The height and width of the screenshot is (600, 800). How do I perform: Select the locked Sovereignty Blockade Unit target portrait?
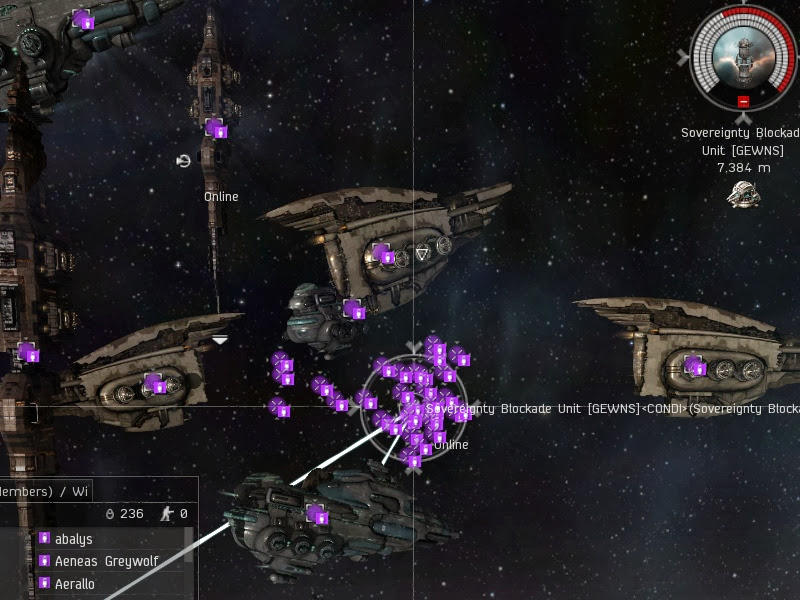coord(743,53)
